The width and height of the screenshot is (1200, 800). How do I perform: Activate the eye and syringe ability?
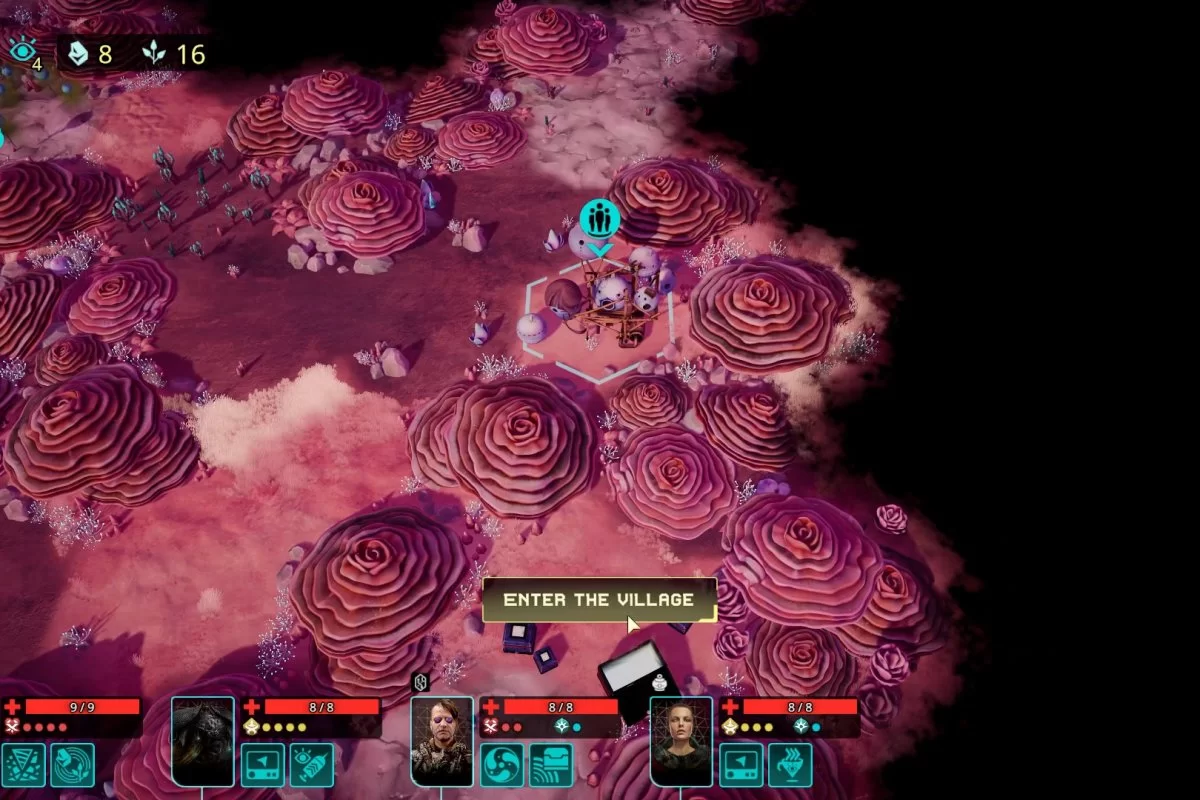pyautogui.click(x=312, y=764)
